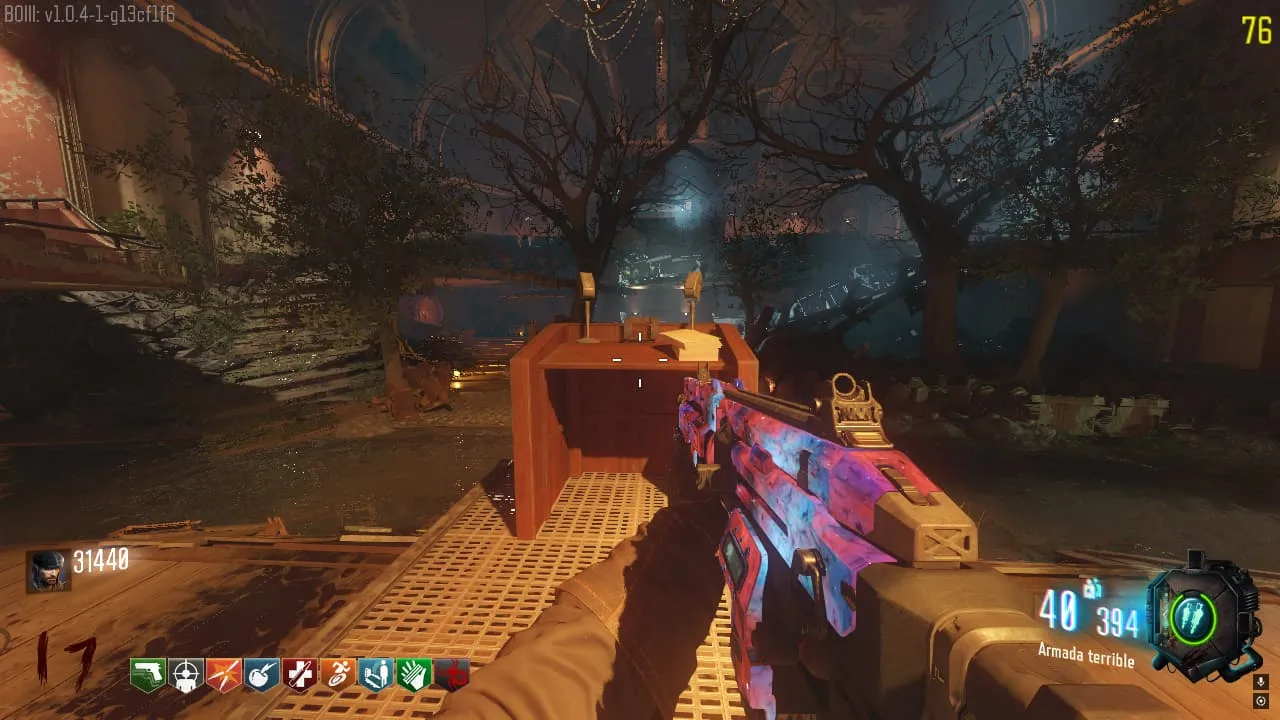Choose the orange Double Tap perk icon
The width and height of the screenshot is (1280, 720).
coord(224,675)
